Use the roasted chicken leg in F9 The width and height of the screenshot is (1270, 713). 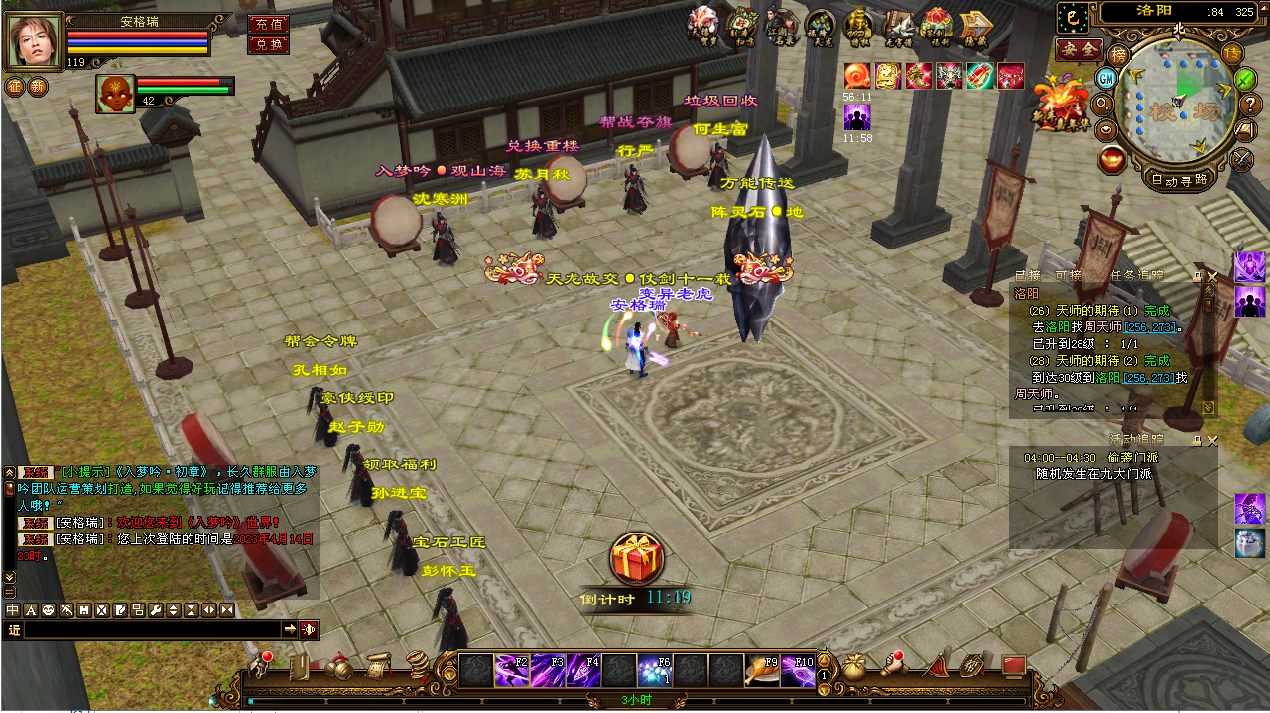[763, 669]
